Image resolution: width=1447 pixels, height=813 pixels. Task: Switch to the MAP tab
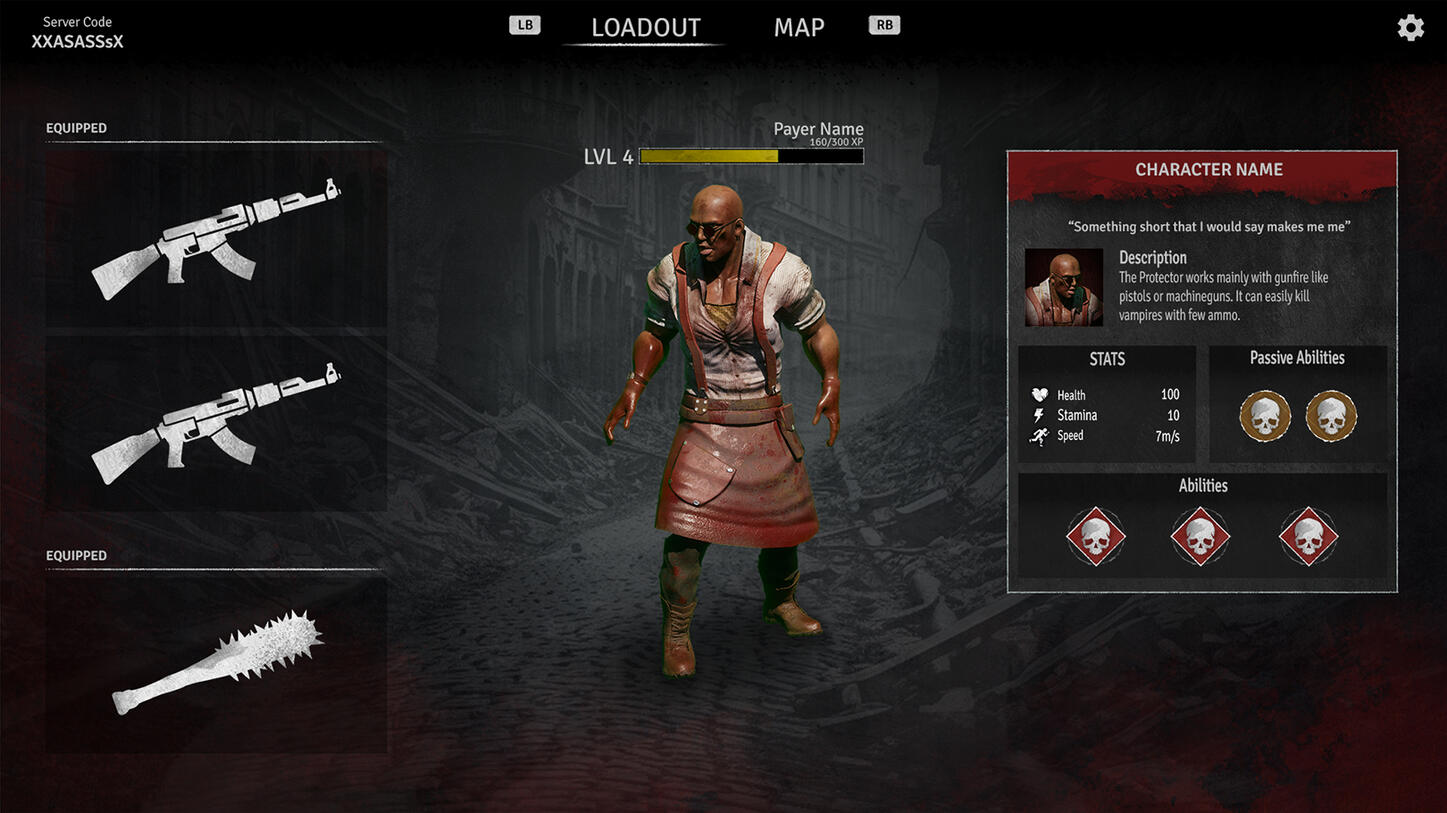tap(798, 28)
